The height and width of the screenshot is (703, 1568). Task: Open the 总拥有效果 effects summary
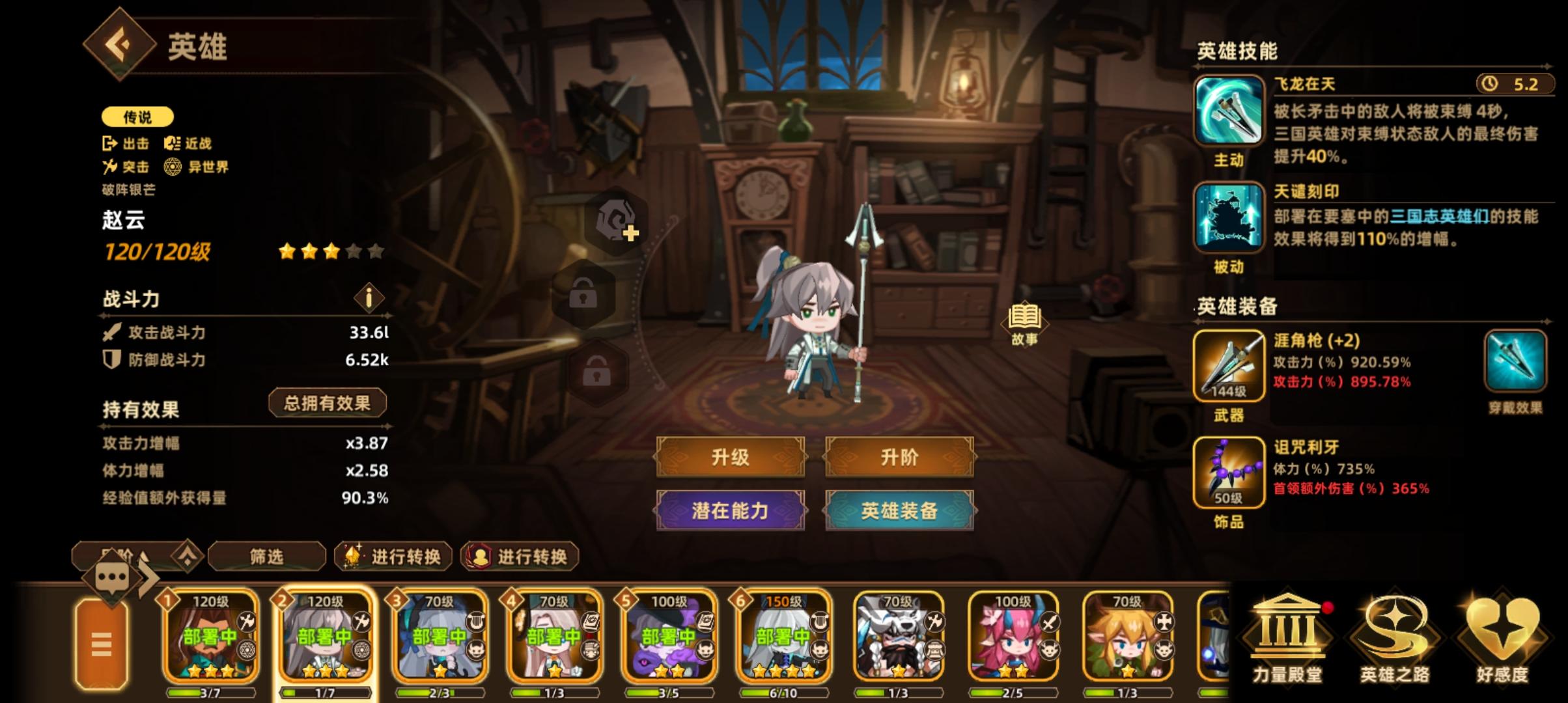329,402
